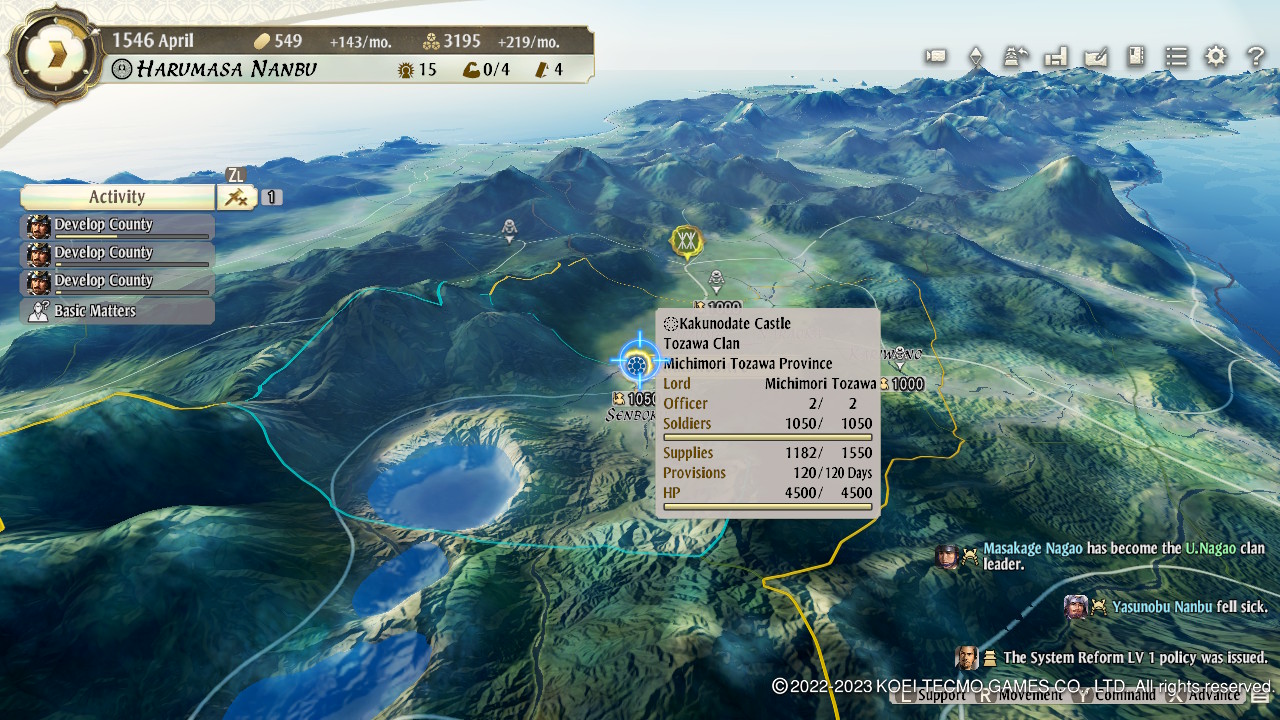
Task: Open the castle layout icon
Action: coord(1056,56)
